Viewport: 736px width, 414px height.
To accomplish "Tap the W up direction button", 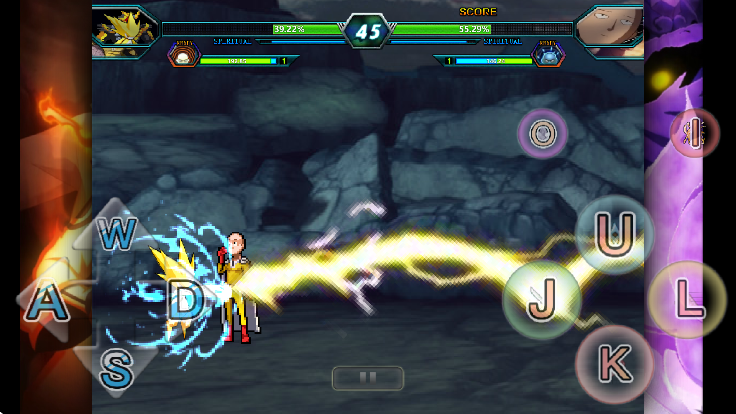I will coord(118,234).
